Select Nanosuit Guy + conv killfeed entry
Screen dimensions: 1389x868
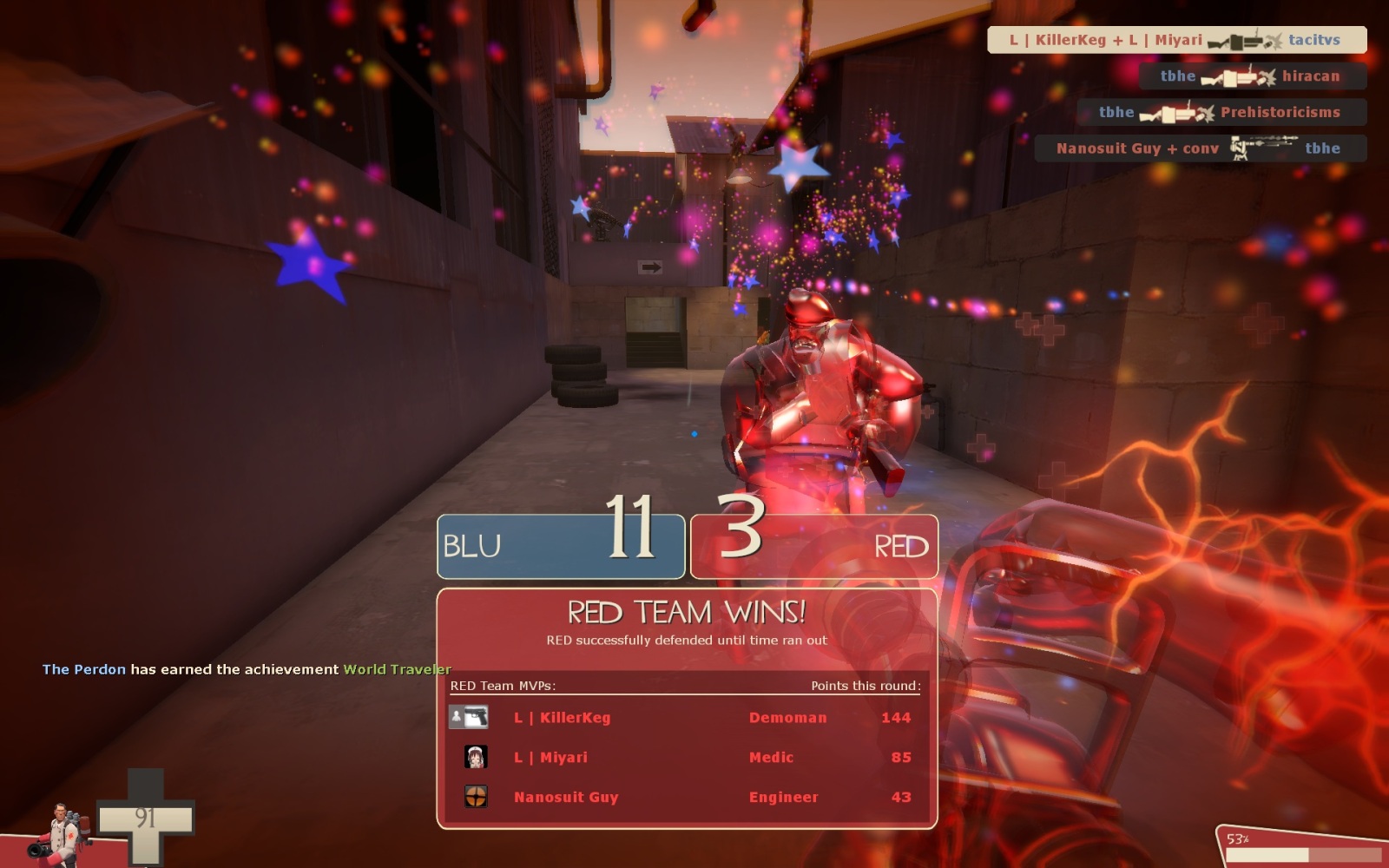[x=1200, y=148]
